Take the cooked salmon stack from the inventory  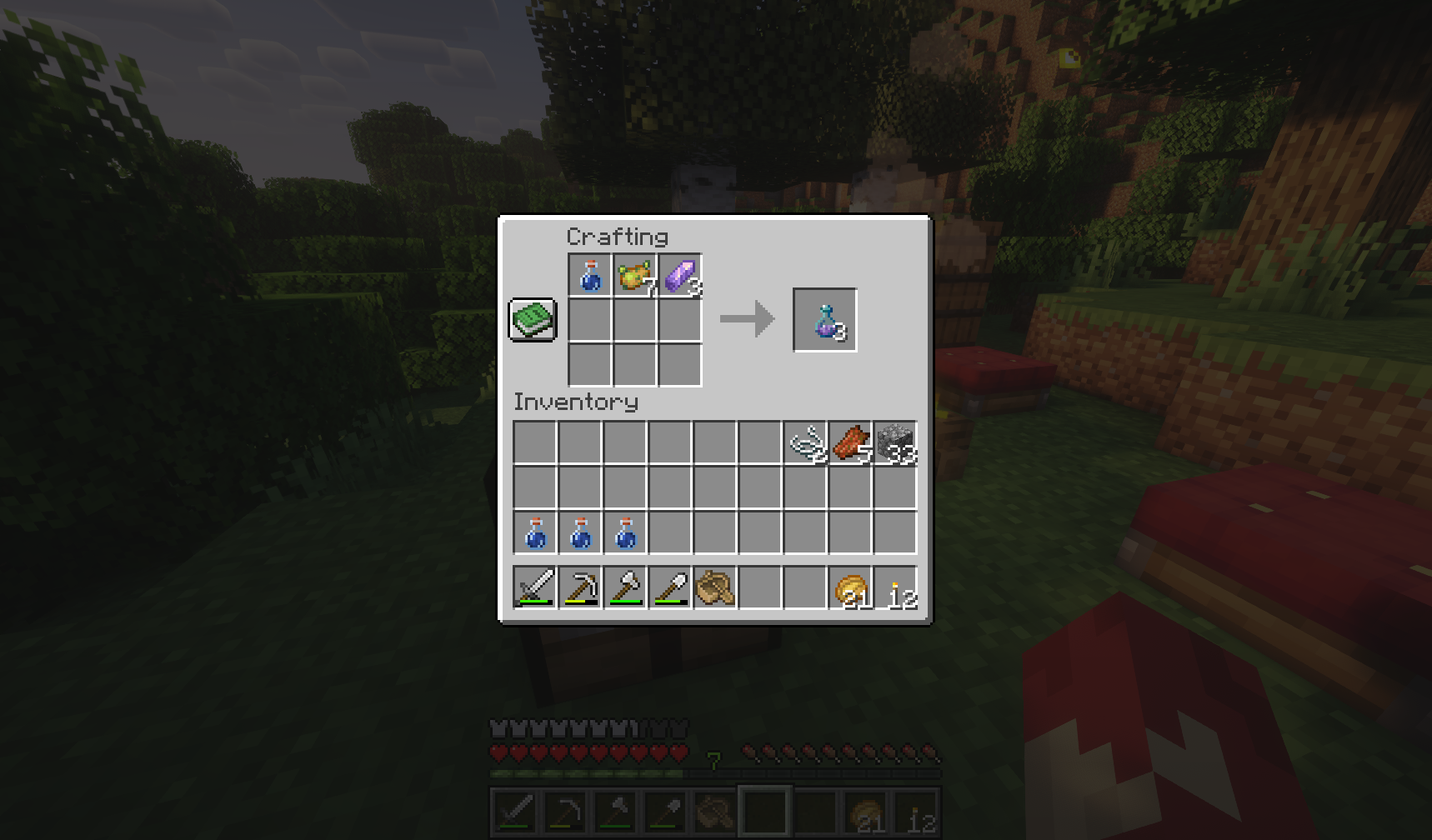point(849,442)
